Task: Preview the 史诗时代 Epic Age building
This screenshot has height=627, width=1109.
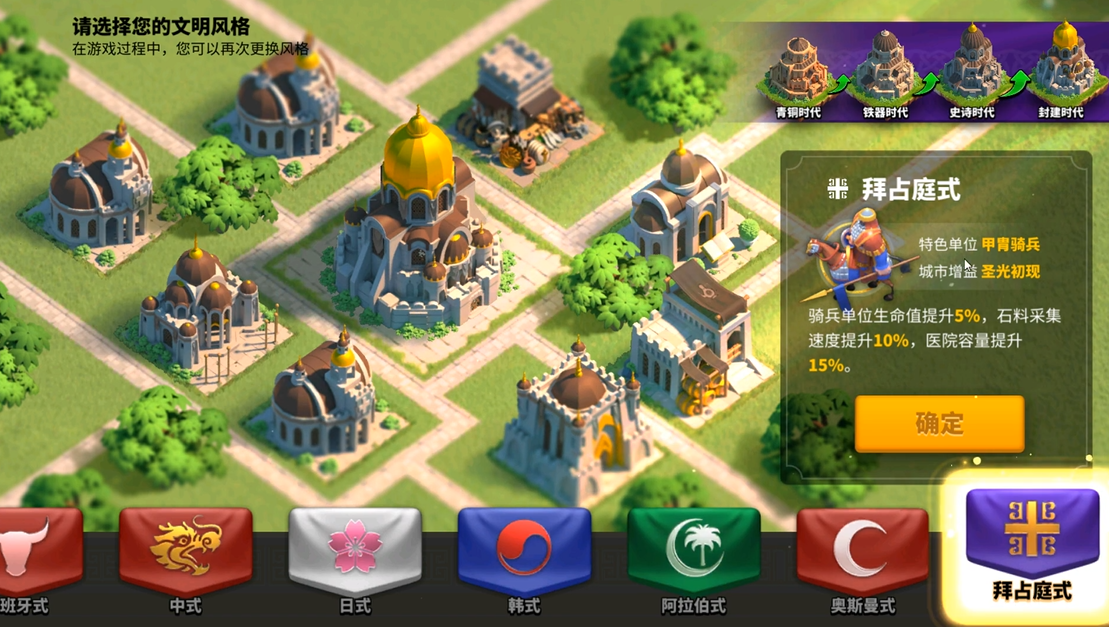Action: tap(971, 70)
